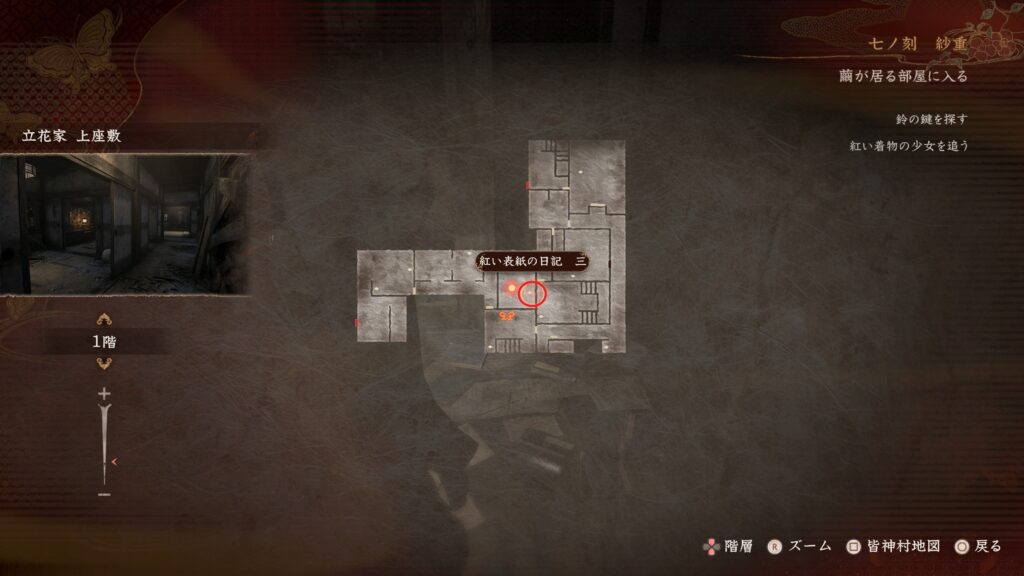Zoom out with the minus sign
This screenshot has height=576, width=1024.
[x=103, y=494]
